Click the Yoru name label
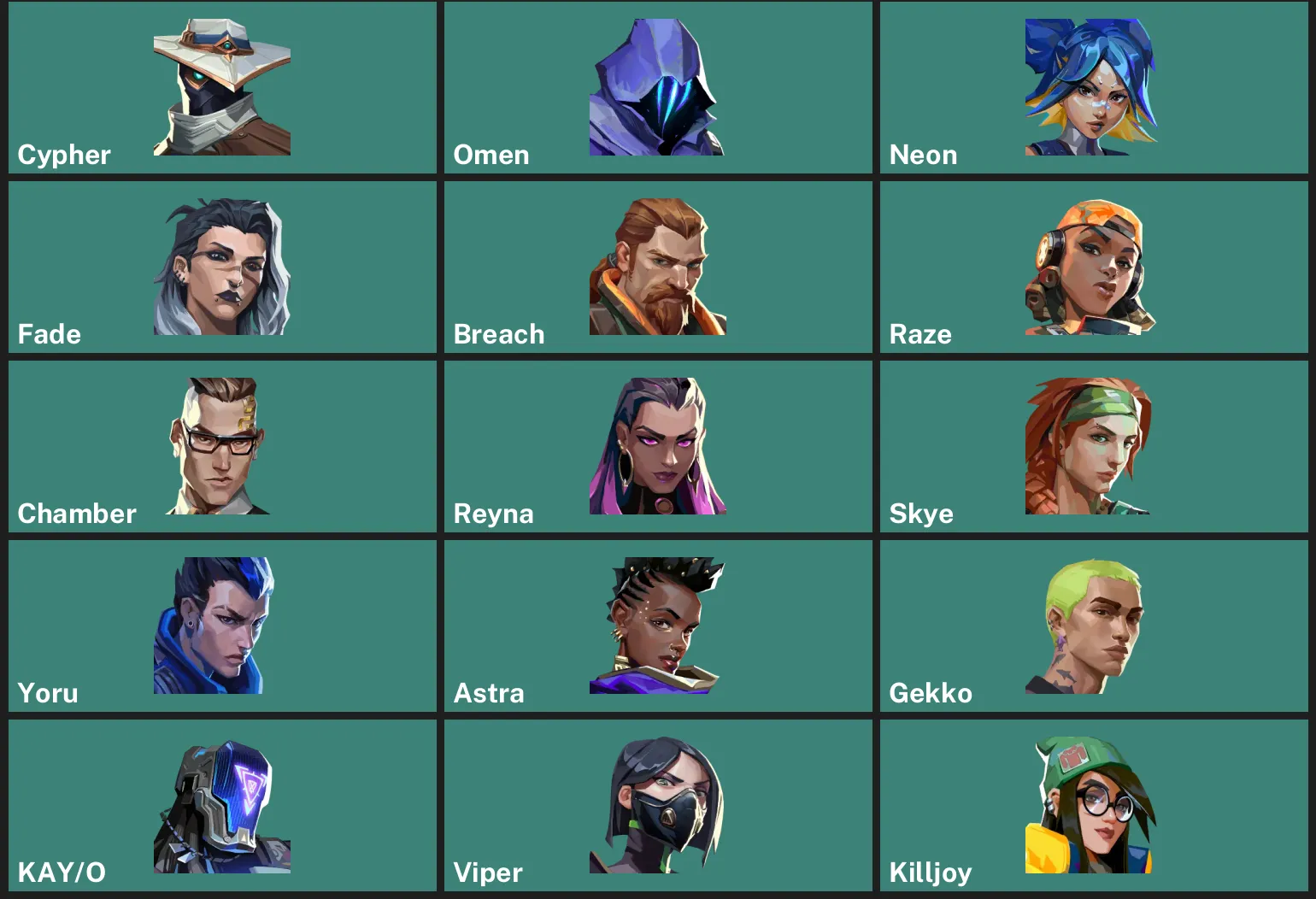The width and height of the screenshot is (1316, 899). click(48, 693)
